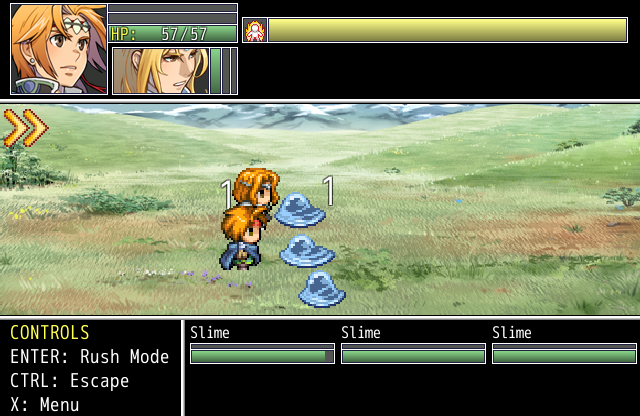The height and width of the screenshot is (416, 640).
Task: Click the small character icon beside the top gauge
Action: 254,30
